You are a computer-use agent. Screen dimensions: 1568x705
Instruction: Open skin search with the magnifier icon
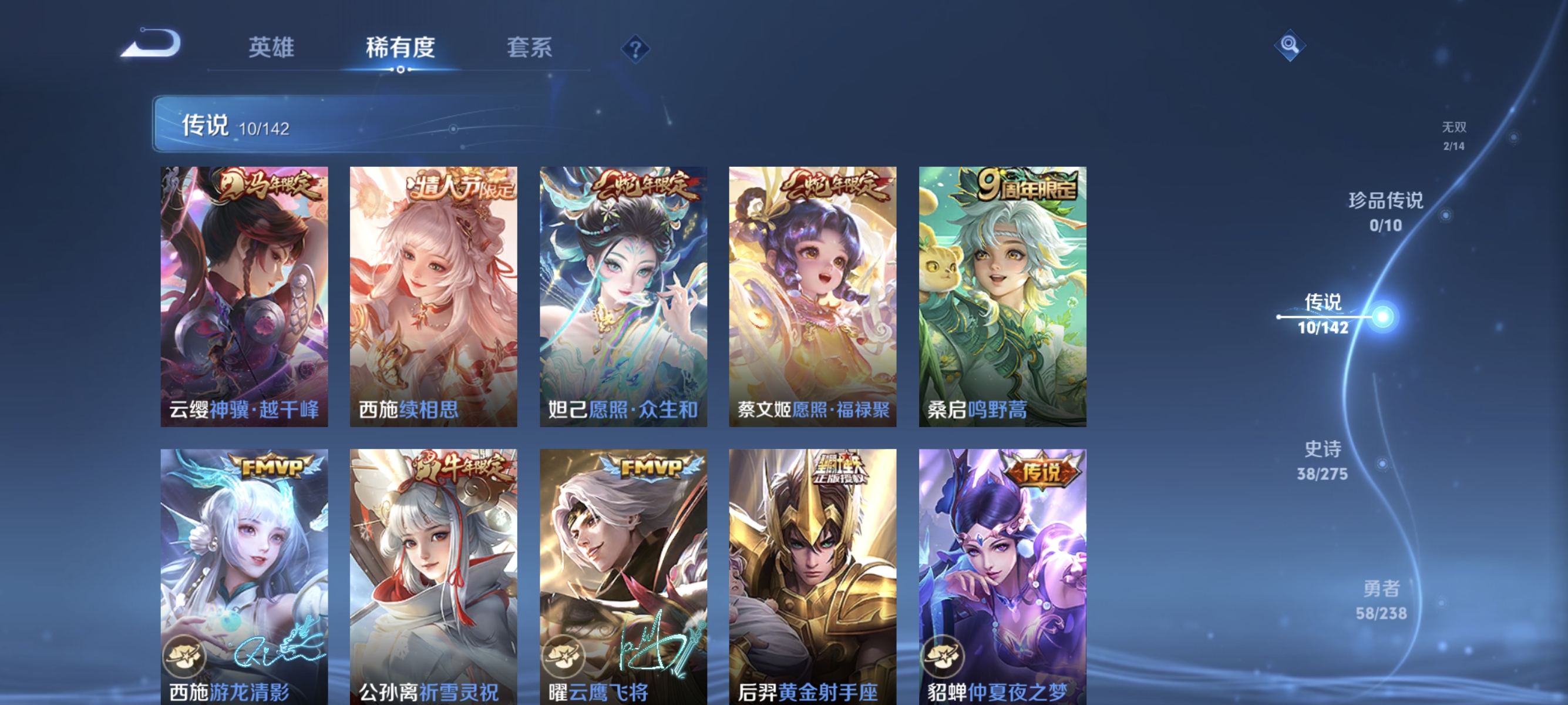pos(1290,46)
